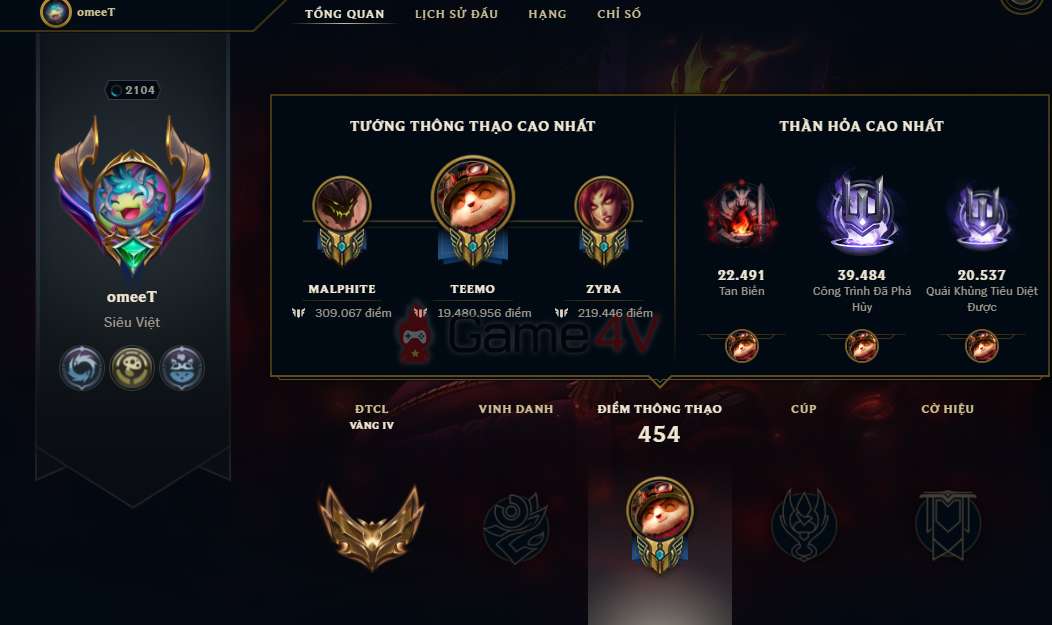Screen dimensions: 1052x625
Task: Select the blue swirl challenge token
Action: 82,368
